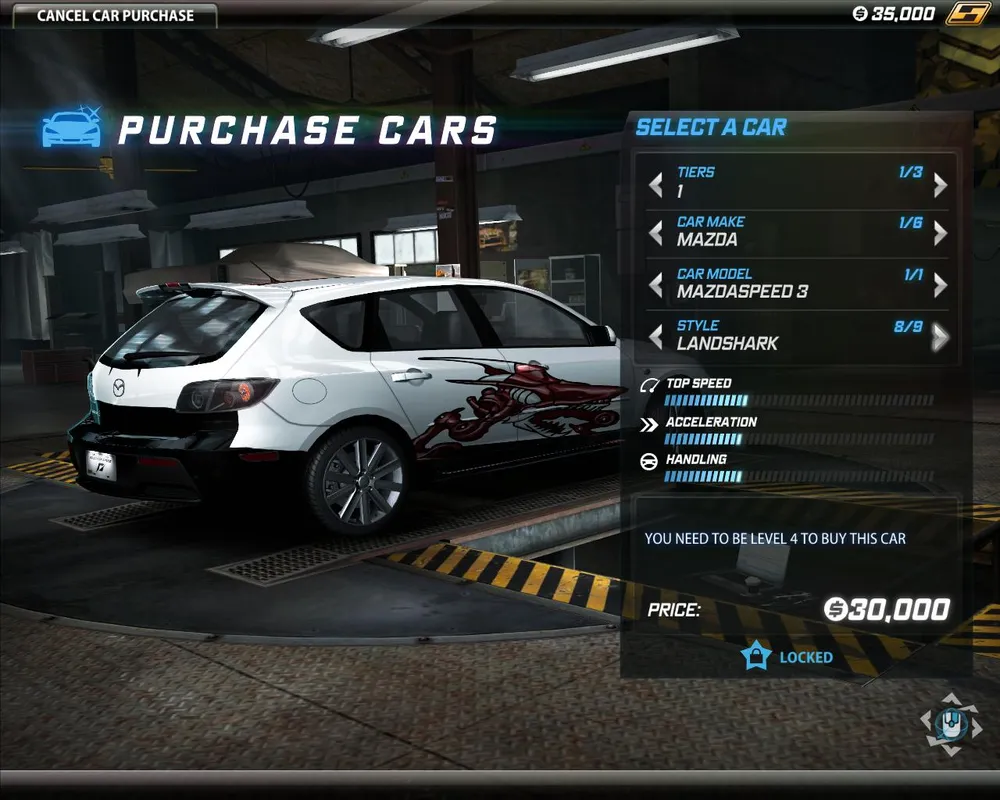Click the Locked purchase button

pos(788,657)
